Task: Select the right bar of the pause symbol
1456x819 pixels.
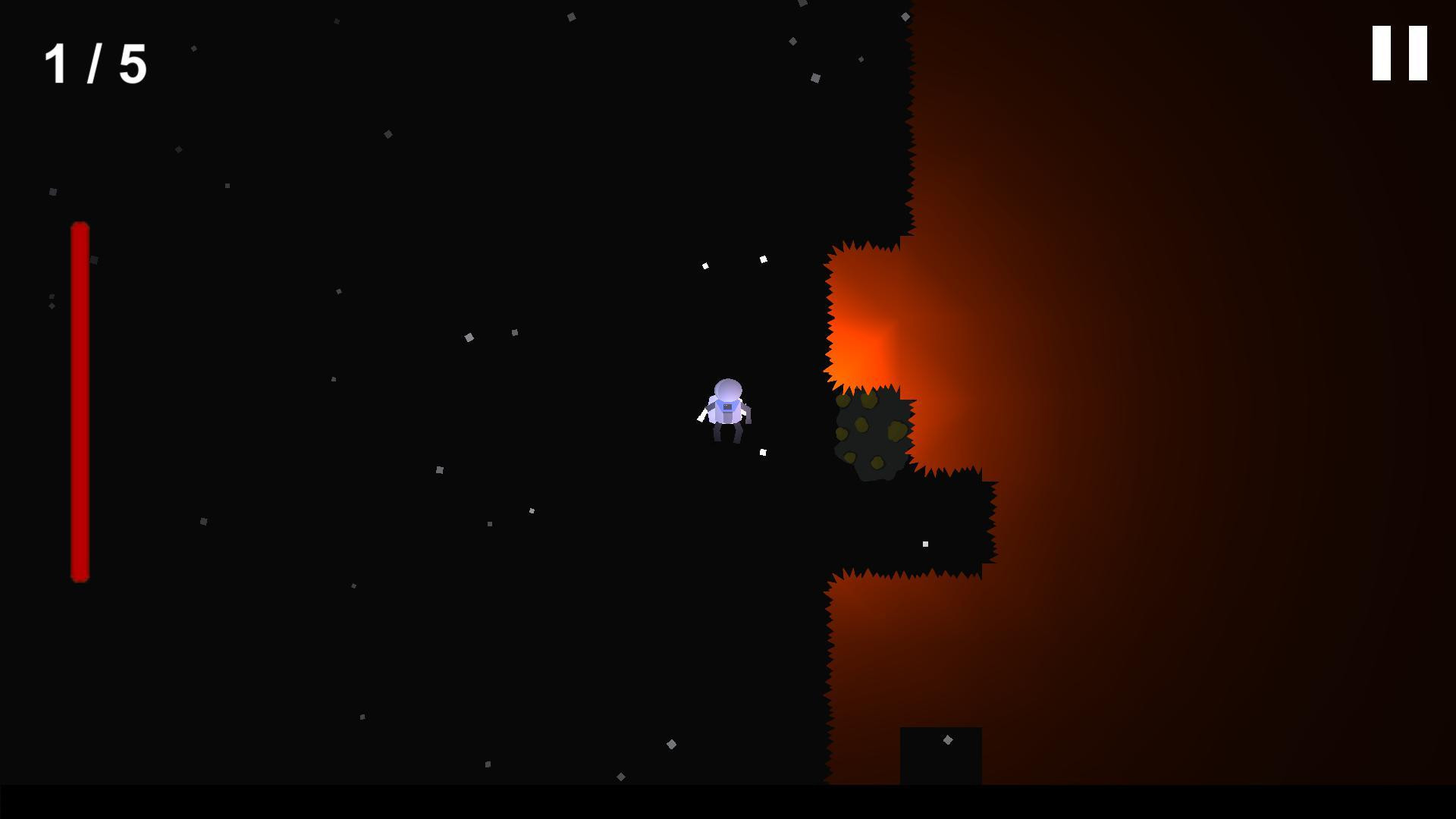Action: coord(1418,55)
